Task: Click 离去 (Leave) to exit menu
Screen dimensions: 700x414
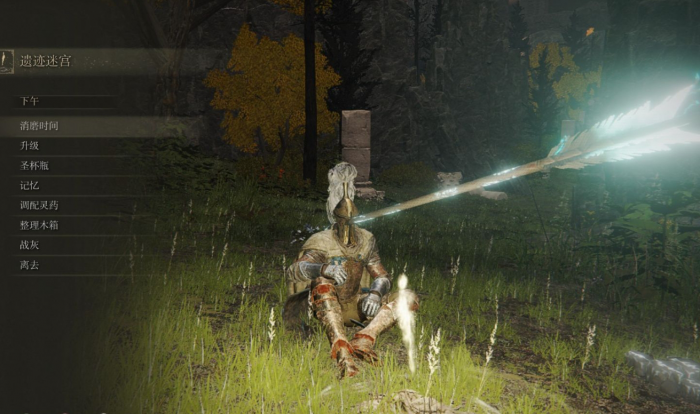Action: click(30, 265)
